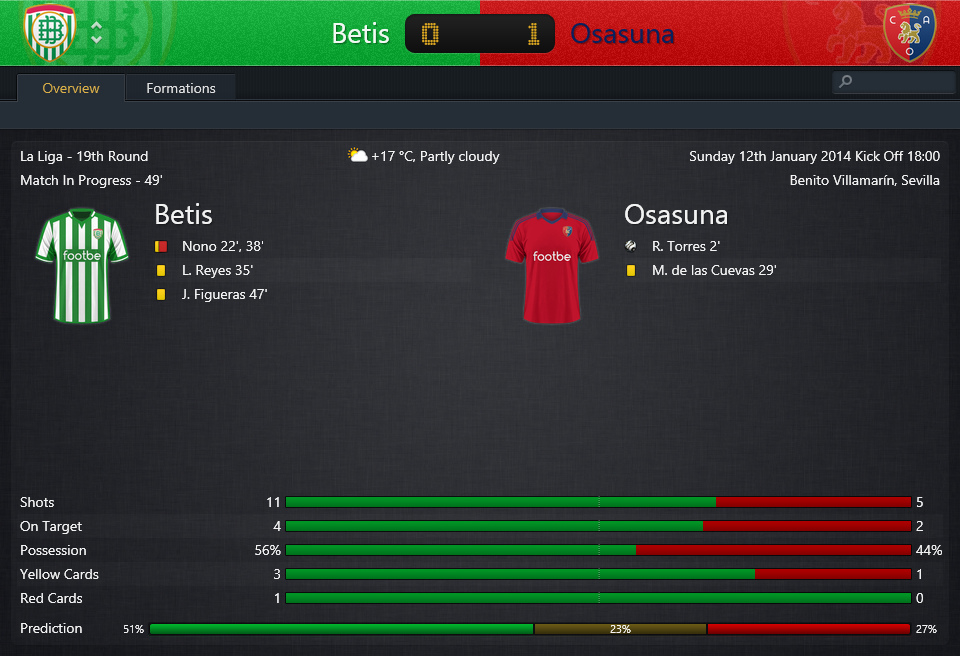Click the red Osasuna kit image
Image resolution: width=960 pixels, height=656 pixels.
point(551,264)
